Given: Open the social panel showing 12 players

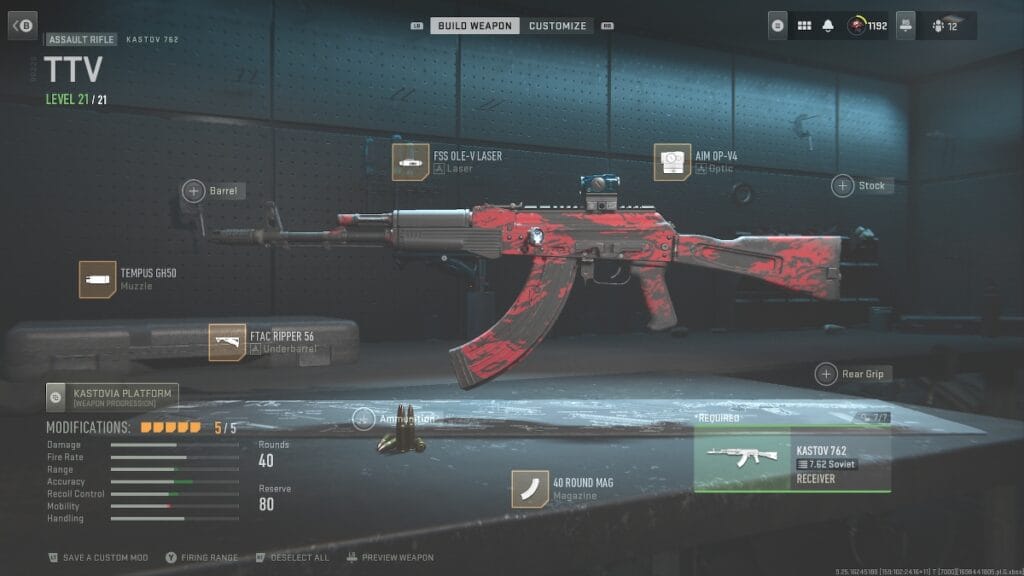Looking at the screenshot, I should [945, 26].
